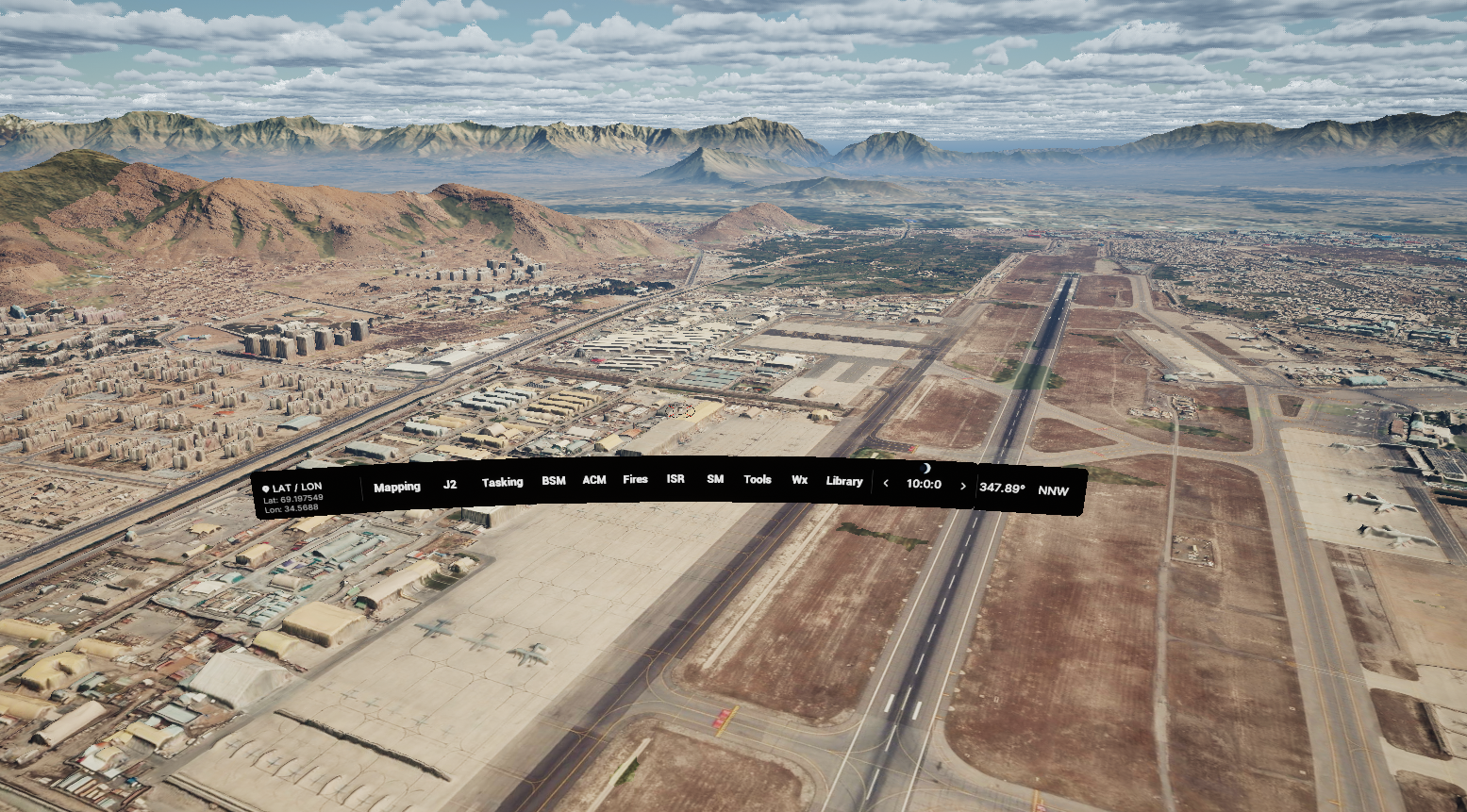Step time backward with the left chevron
This screenshot has height=812, width=1467.
887,483
